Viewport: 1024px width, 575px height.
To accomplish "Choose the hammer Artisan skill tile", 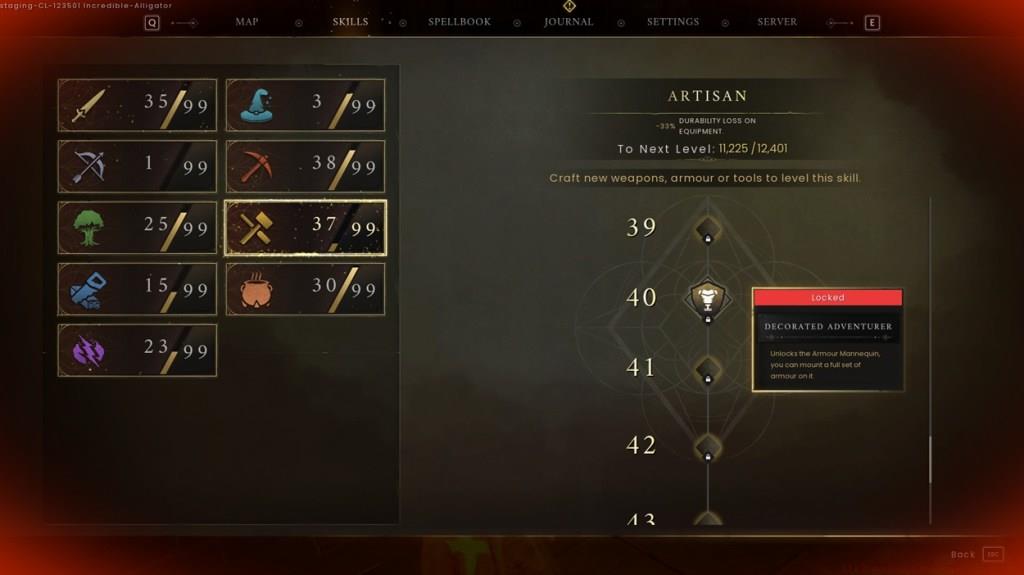I will coord(305,228).
